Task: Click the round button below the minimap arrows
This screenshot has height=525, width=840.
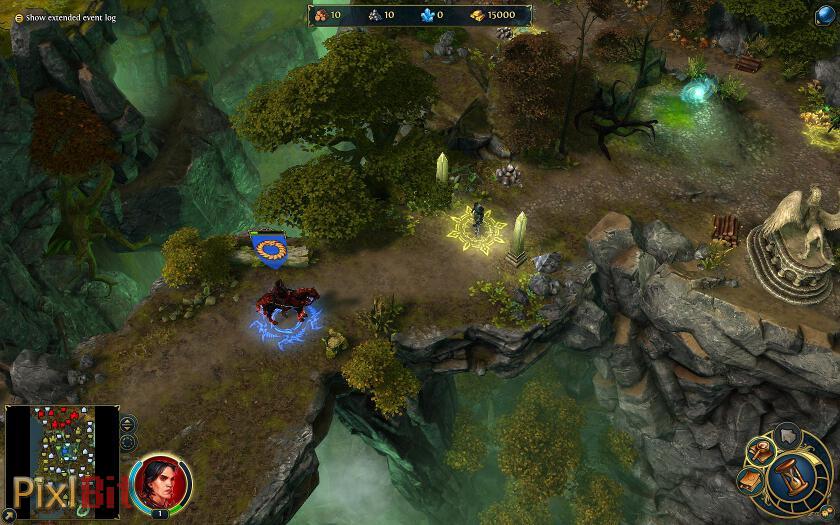Action: coord(129,442)
